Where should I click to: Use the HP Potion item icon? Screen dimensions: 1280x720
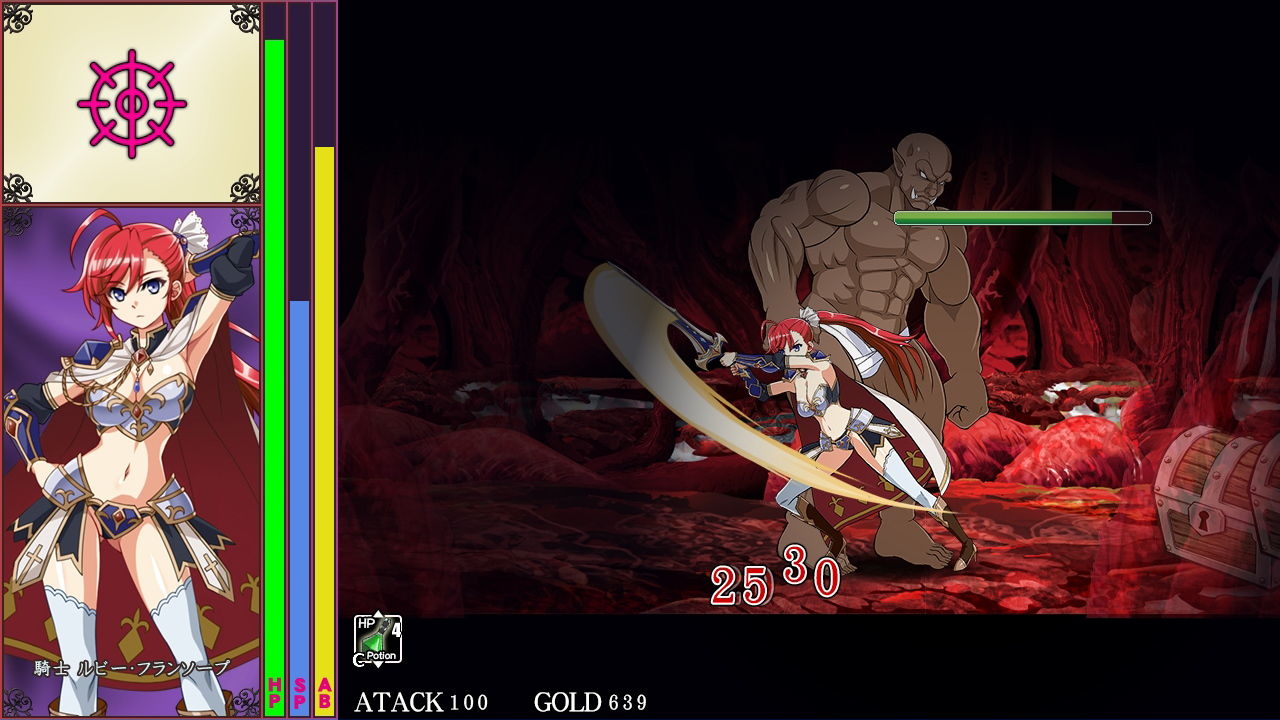(377, 640)
